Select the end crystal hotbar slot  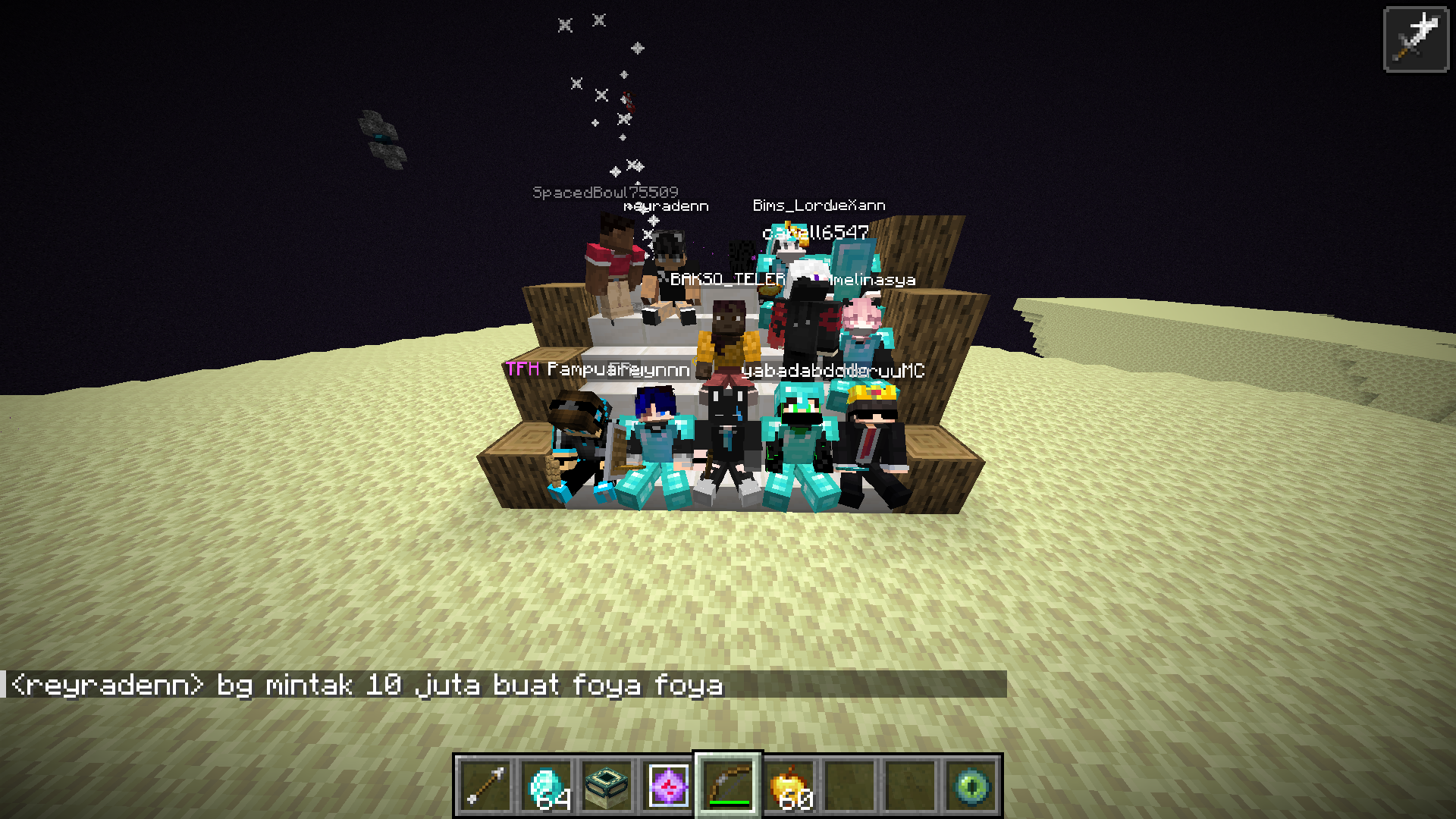click(667, 786)
